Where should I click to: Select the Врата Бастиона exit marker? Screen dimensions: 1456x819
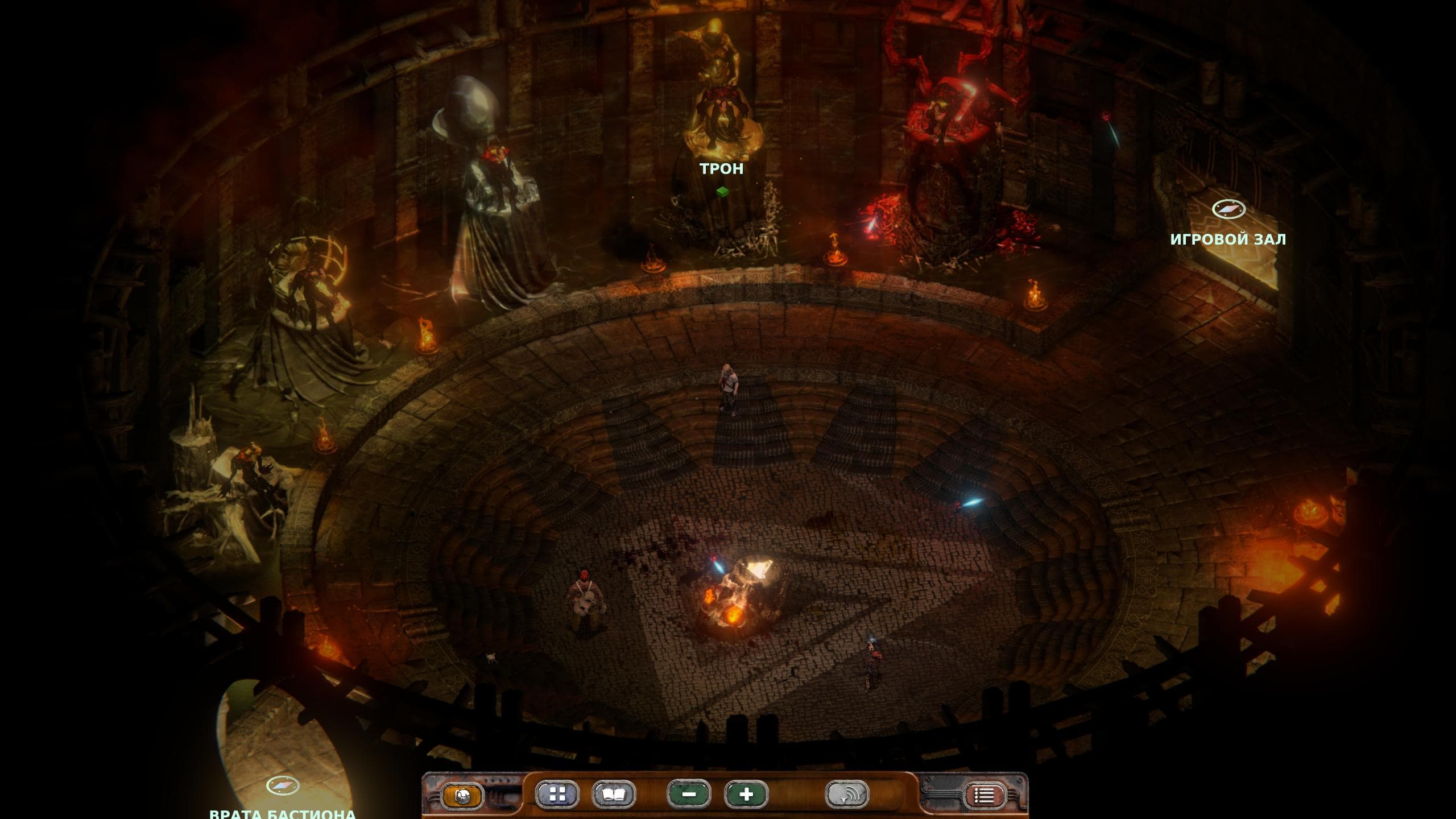pos(283,786)
